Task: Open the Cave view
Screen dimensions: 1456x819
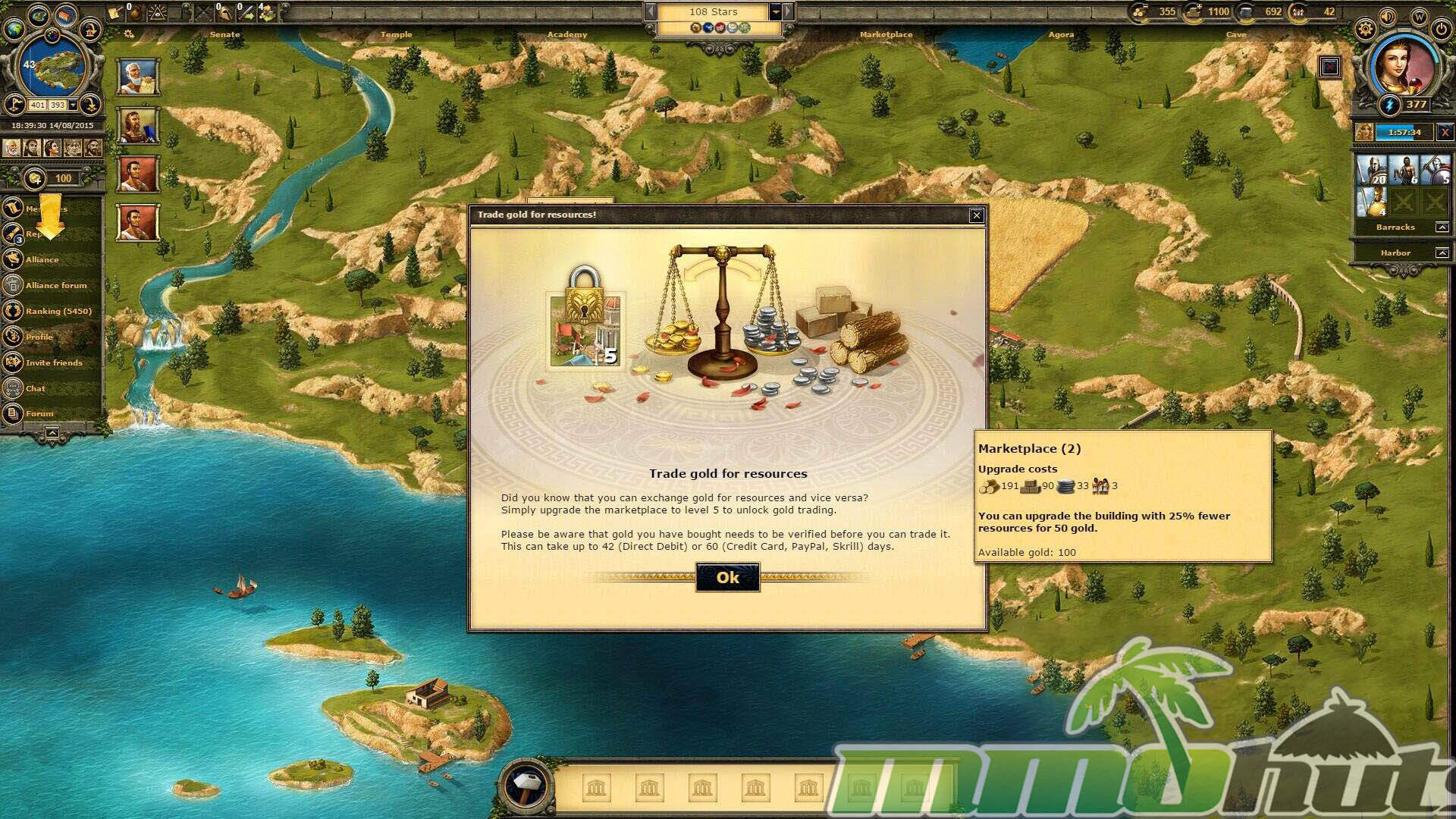Action: [1236, 34]
